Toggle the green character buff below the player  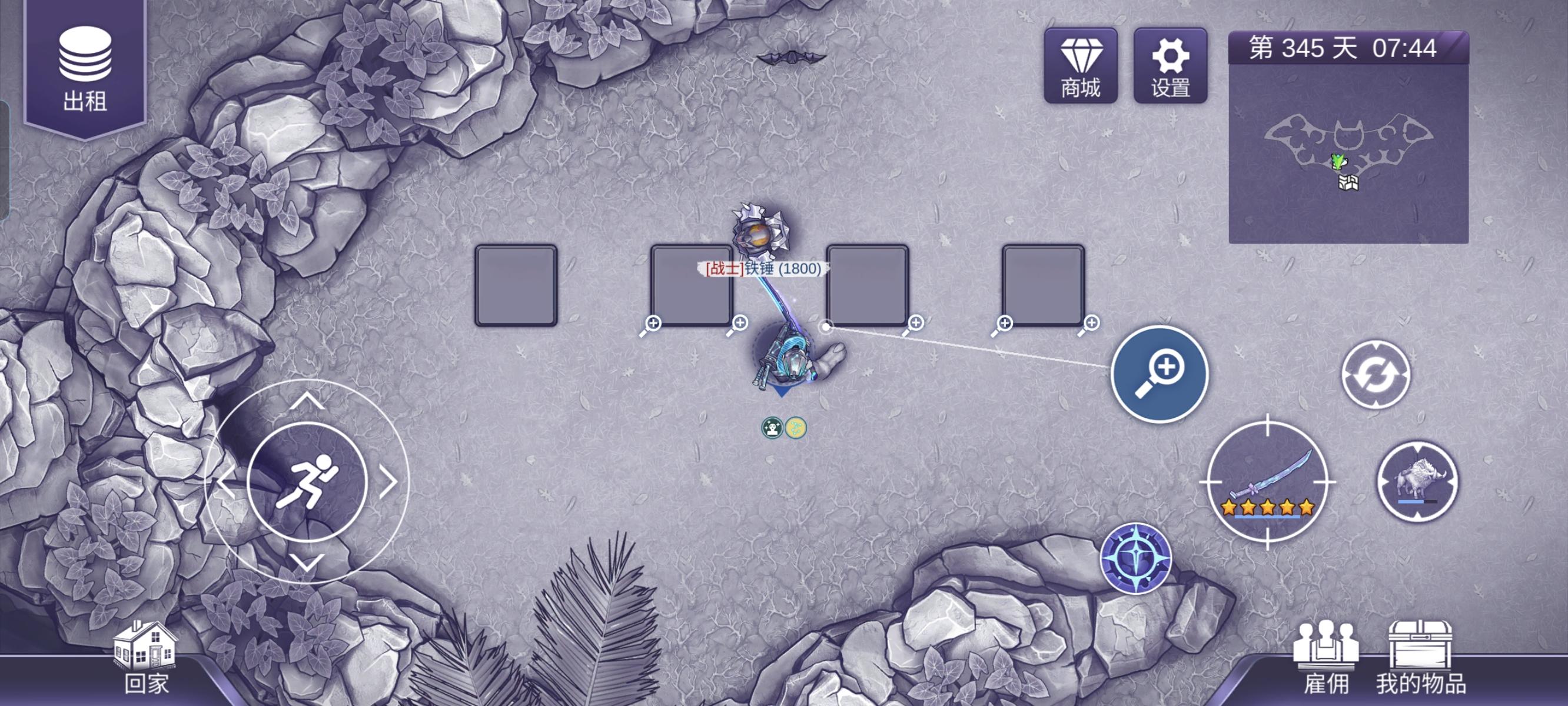pos(772,428)
